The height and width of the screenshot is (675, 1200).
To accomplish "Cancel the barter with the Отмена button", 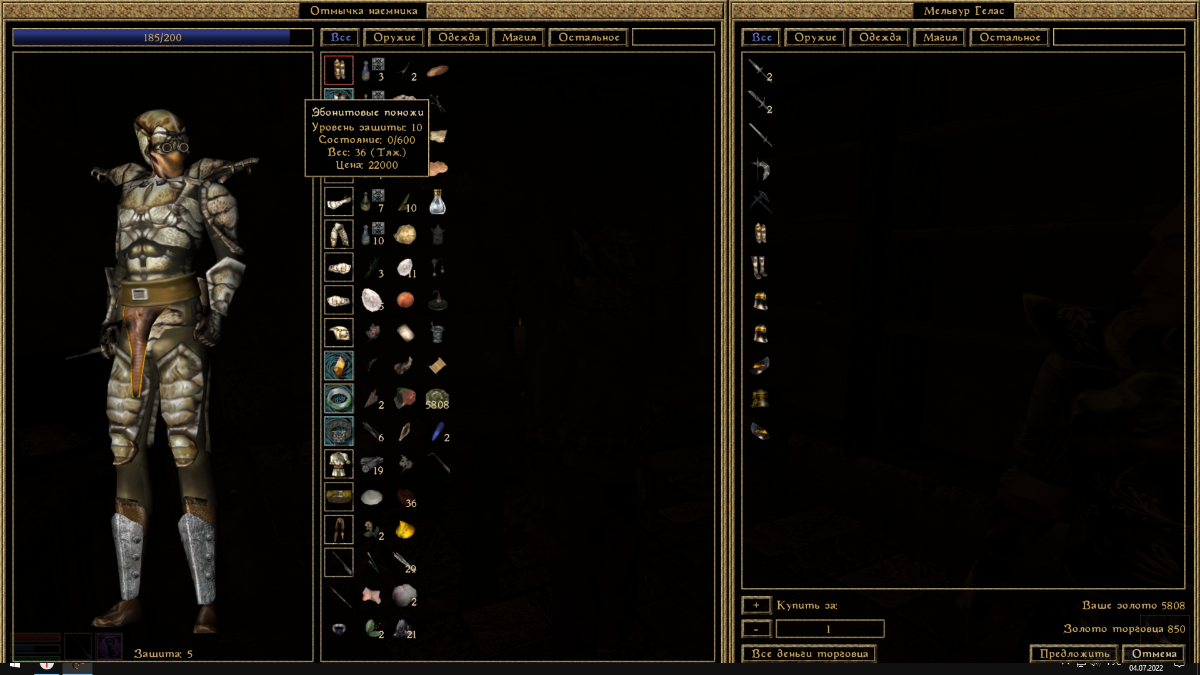I will [x=1153, y=654].
